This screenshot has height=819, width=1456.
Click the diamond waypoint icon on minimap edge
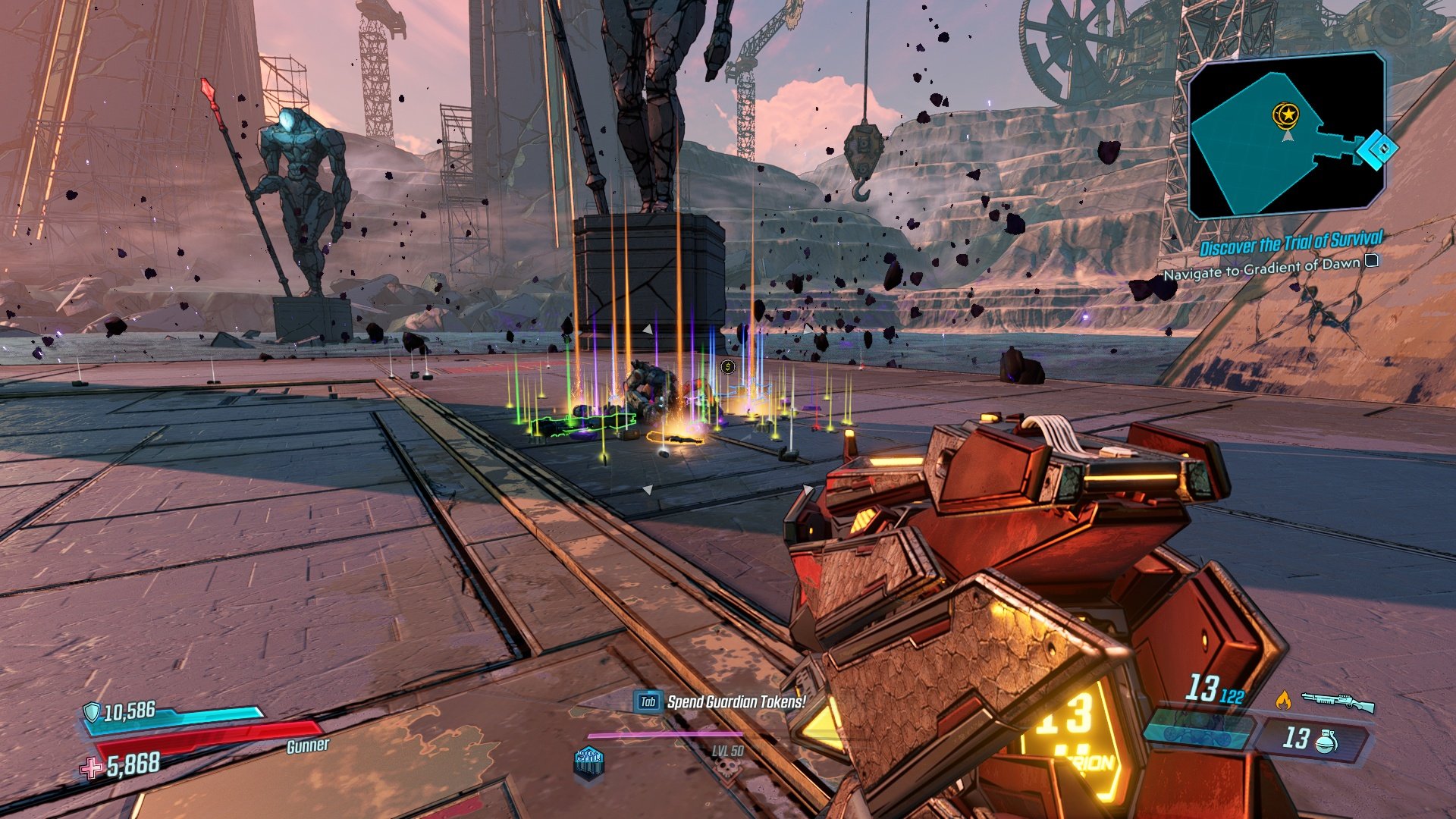[x=1378, y=149]
